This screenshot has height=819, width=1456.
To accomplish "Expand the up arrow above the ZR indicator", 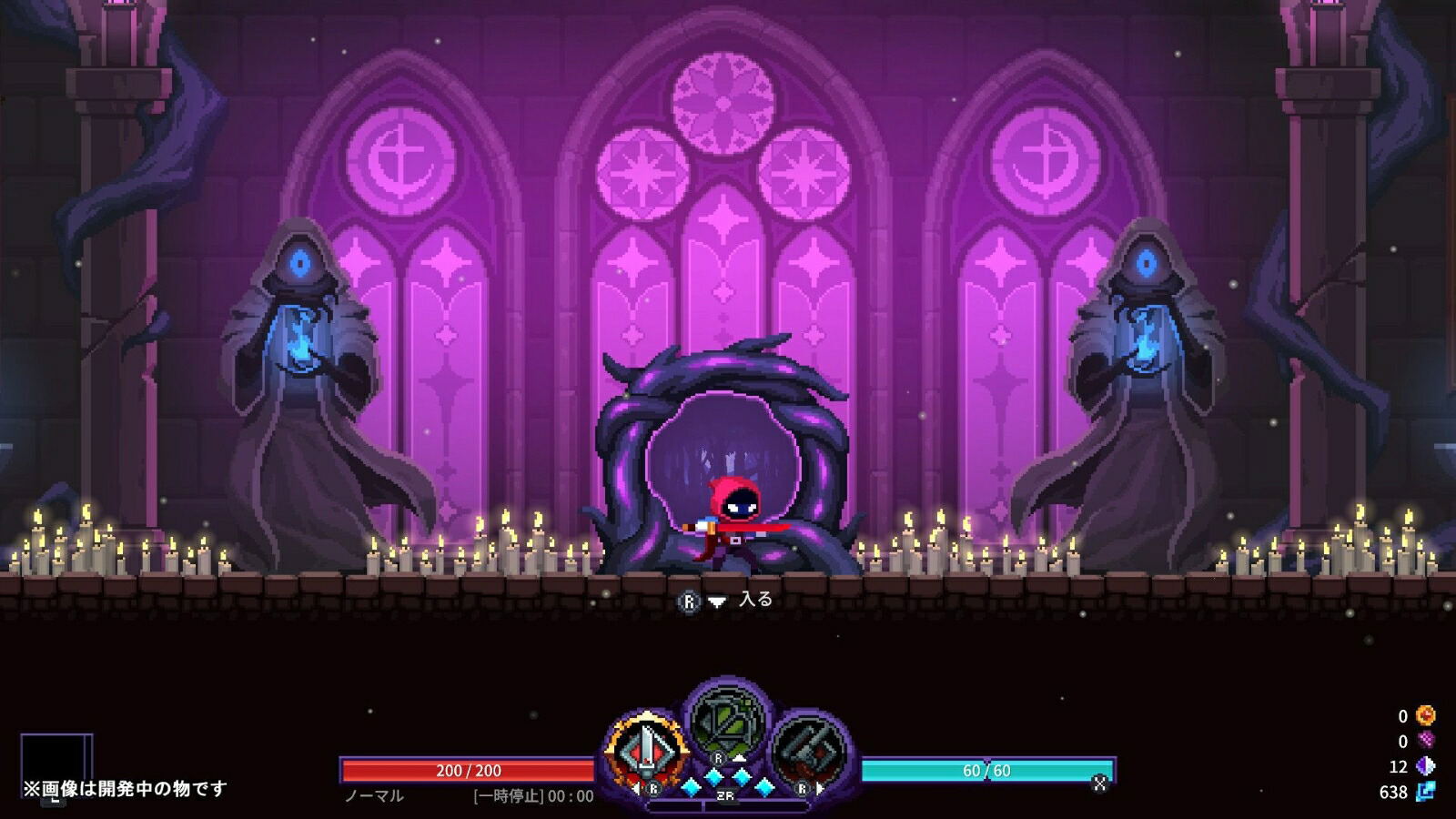I will (739, 757).
